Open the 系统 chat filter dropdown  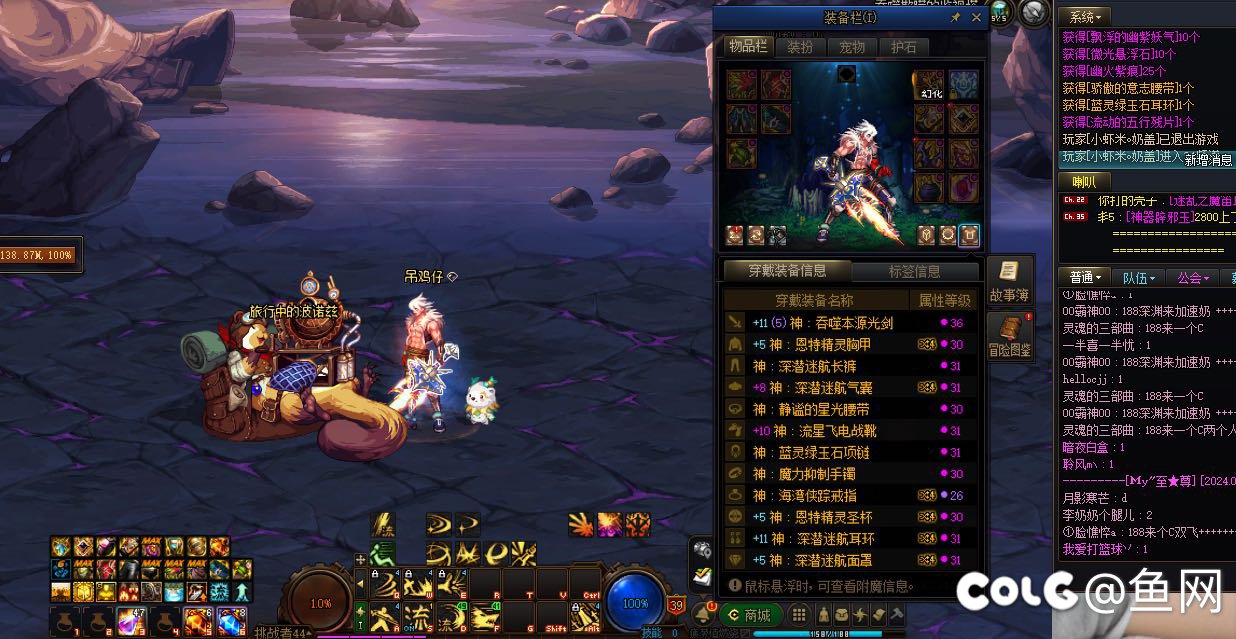pos(1085,17)
